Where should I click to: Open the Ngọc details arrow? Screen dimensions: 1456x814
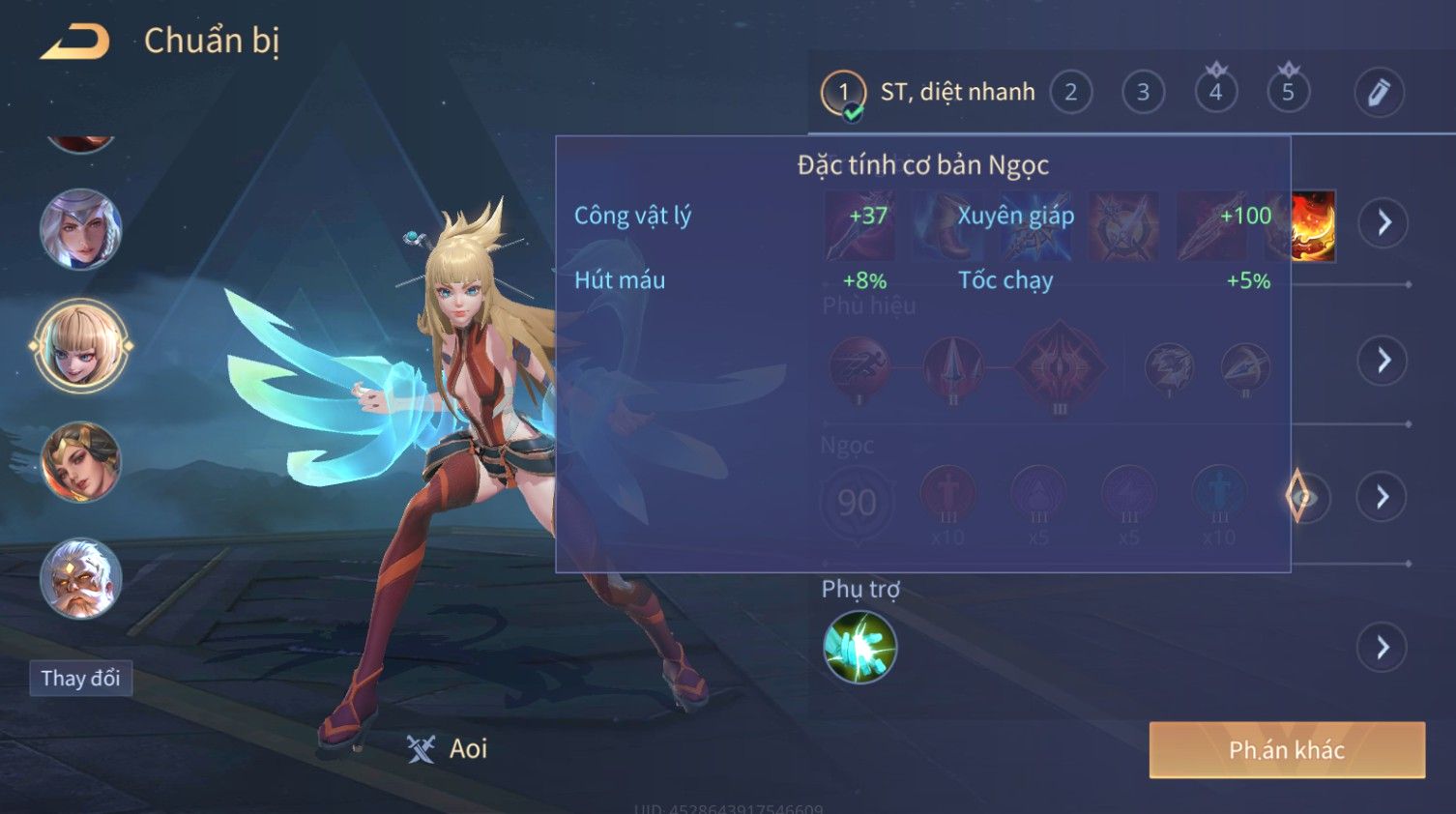[x=1383, y=497]
